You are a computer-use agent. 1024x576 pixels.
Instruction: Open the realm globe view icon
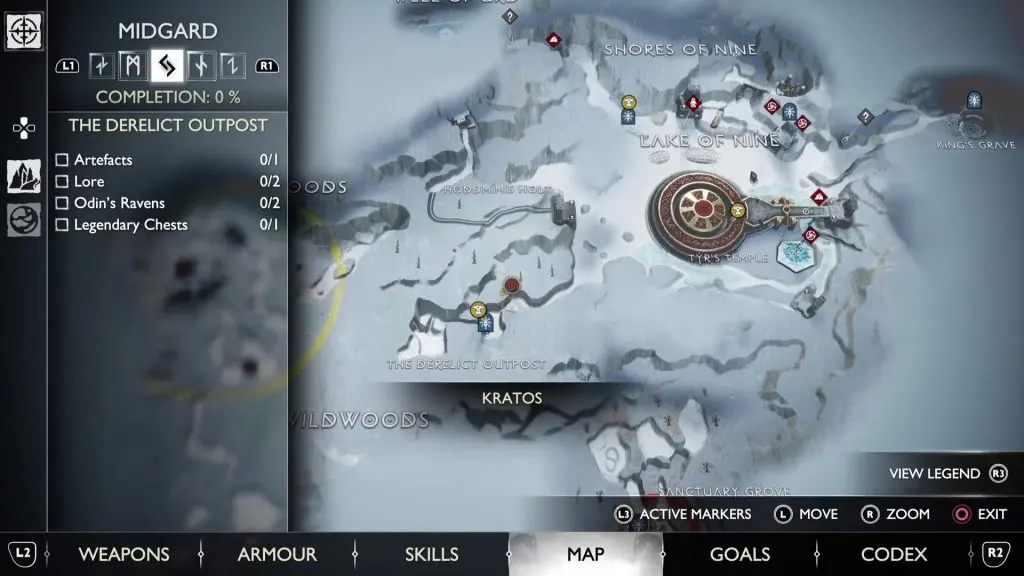coord(23,220)
